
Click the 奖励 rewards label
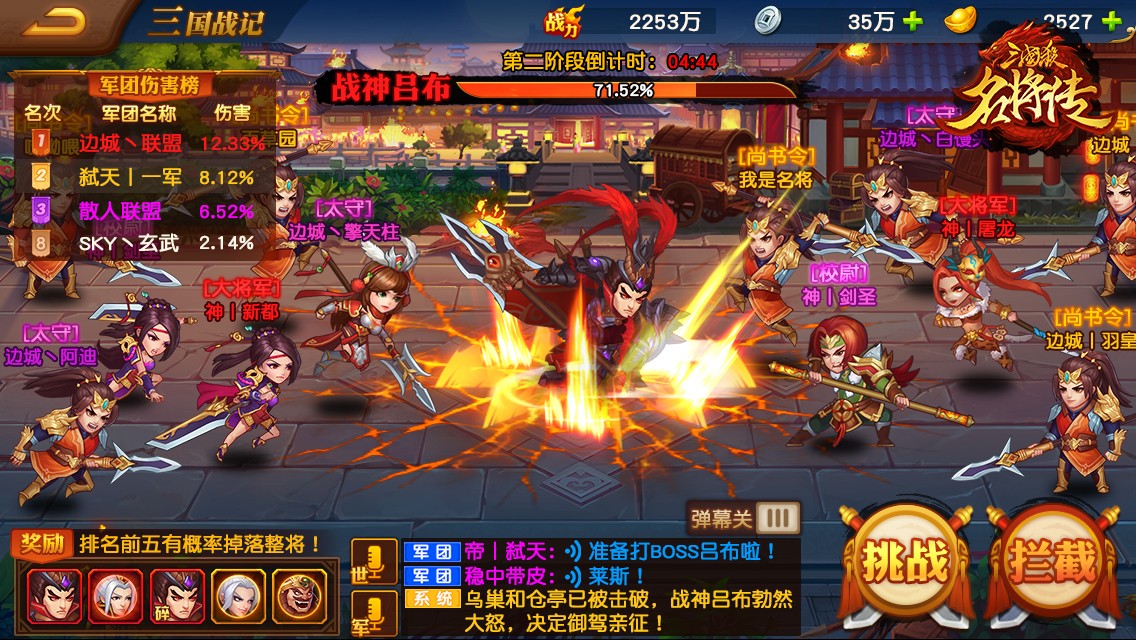tap(42, 544)
